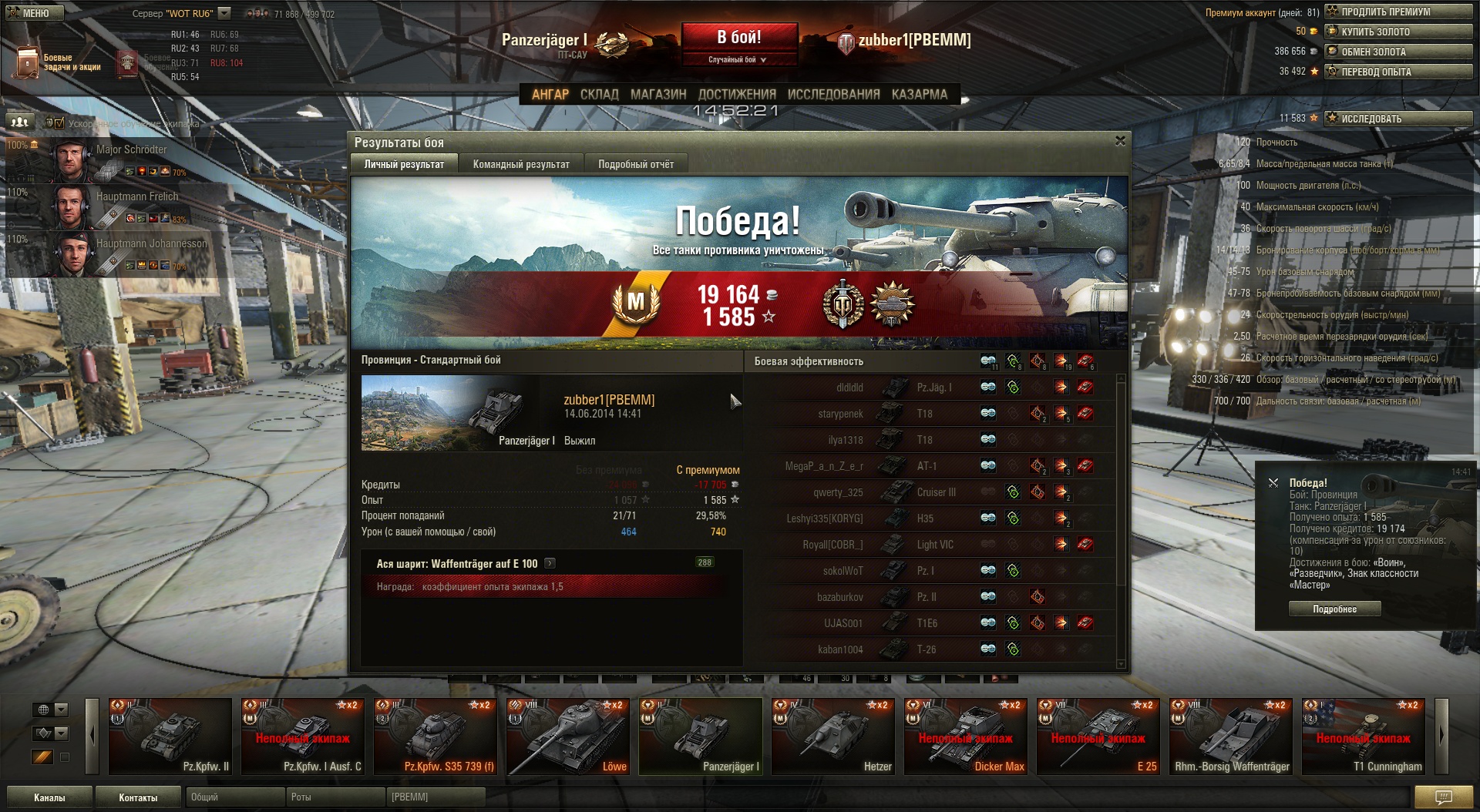Image resolution: width=1480 pixels, height=812 pixels.
Task: Show the ДОСТИЖЕНИЯ section
Action: tap(737, 95)
